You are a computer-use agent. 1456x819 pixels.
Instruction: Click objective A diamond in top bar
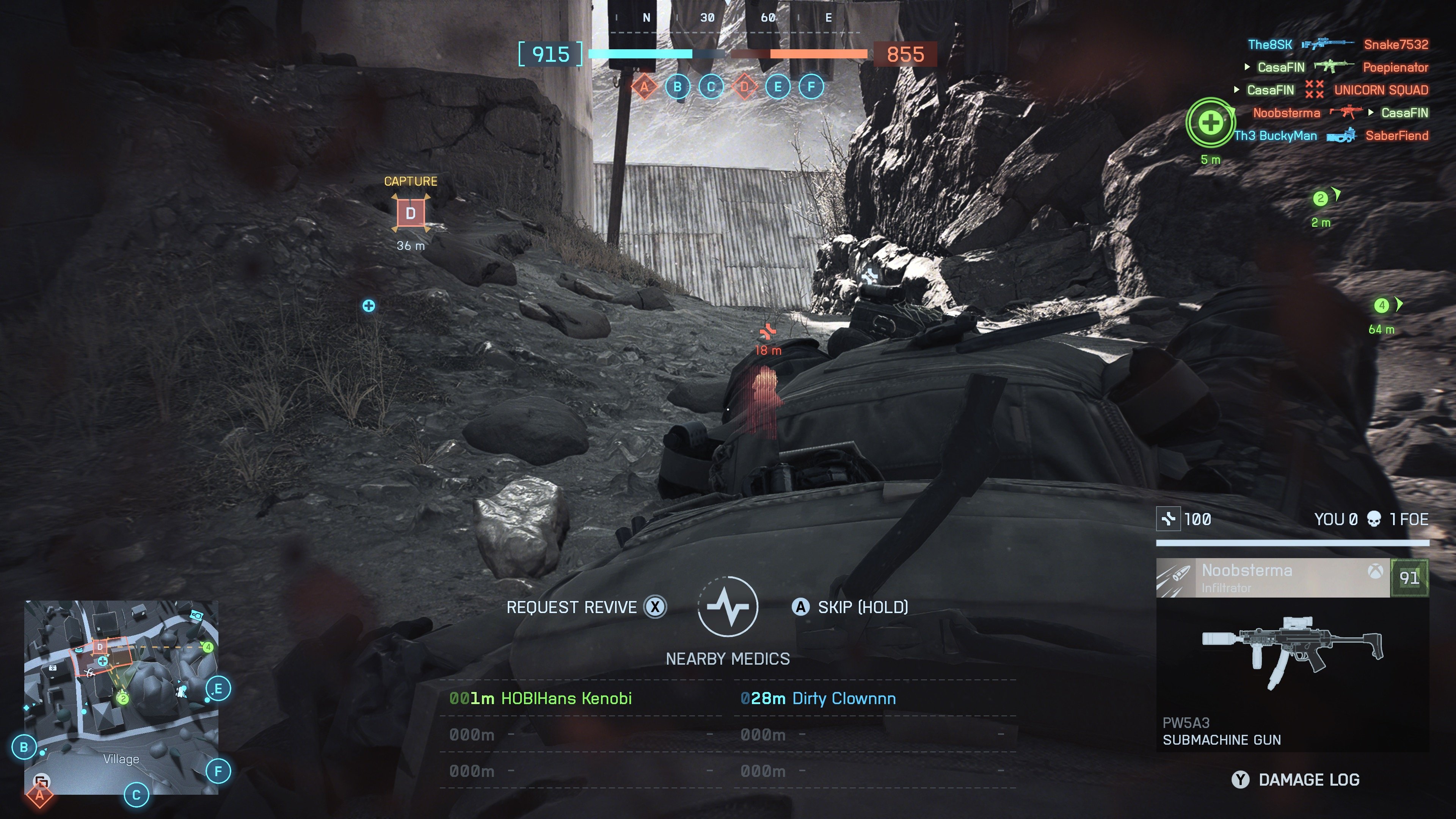[644, 86]
